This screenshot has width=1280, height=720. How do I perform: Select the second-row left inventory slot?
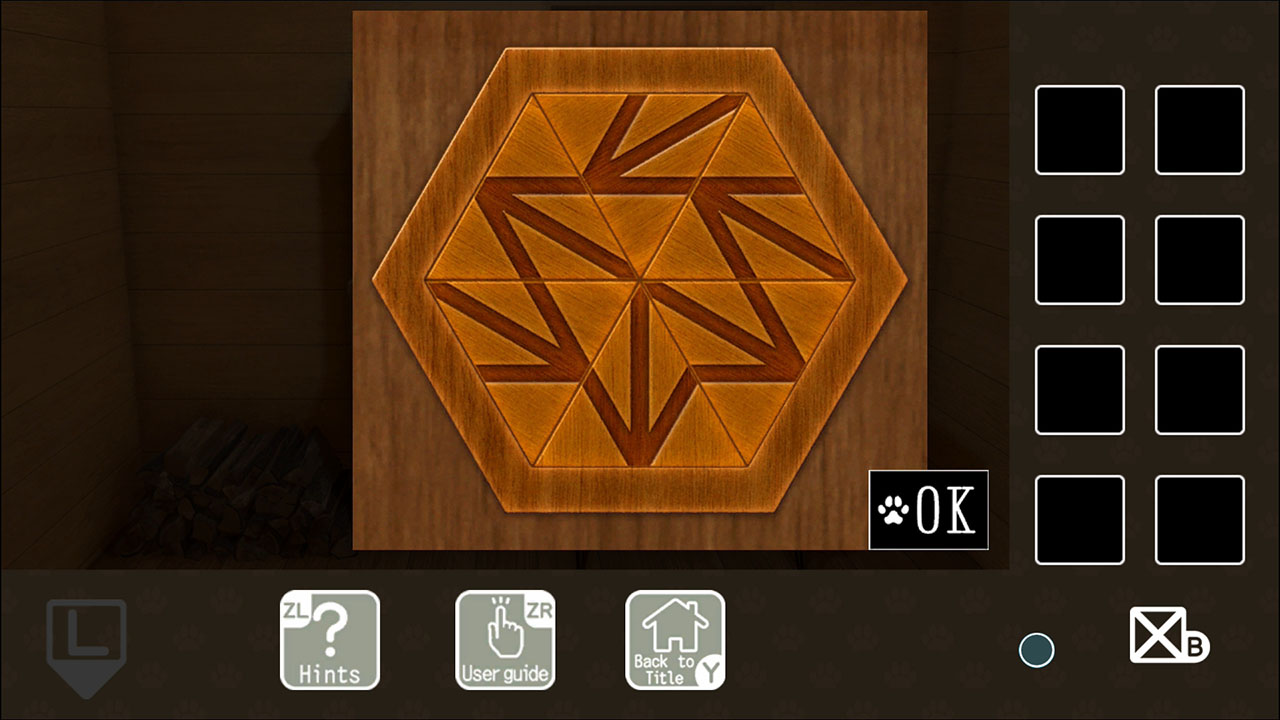point(1079,261)
